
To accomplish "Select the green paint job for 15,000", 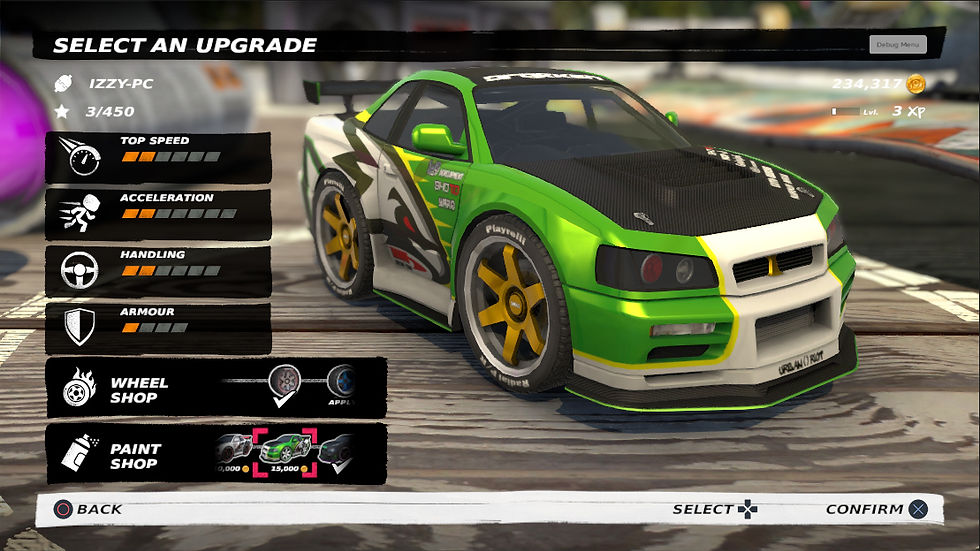I will coord(285,453).
